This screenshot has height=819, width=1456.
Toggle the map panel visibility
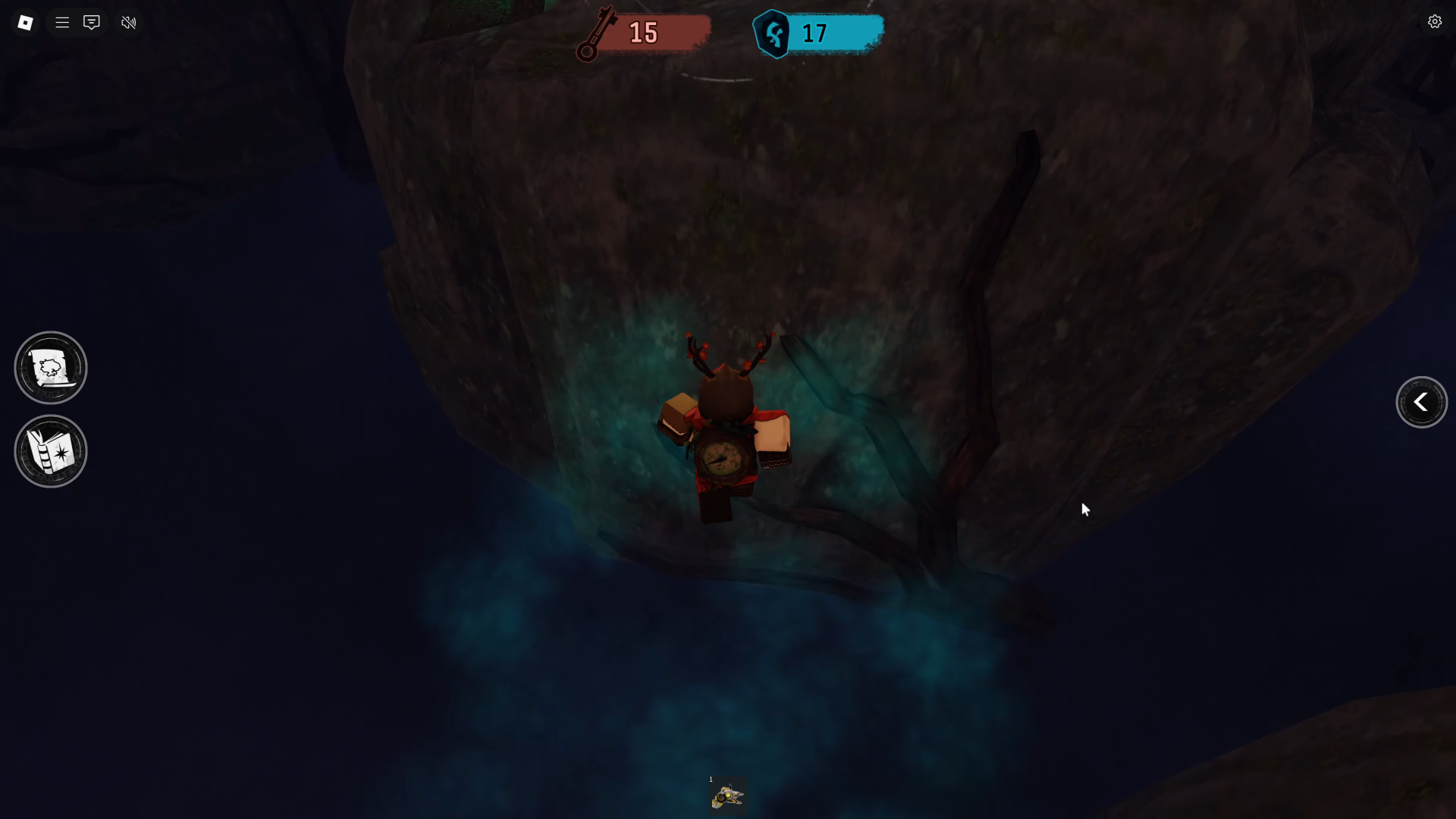50,367
